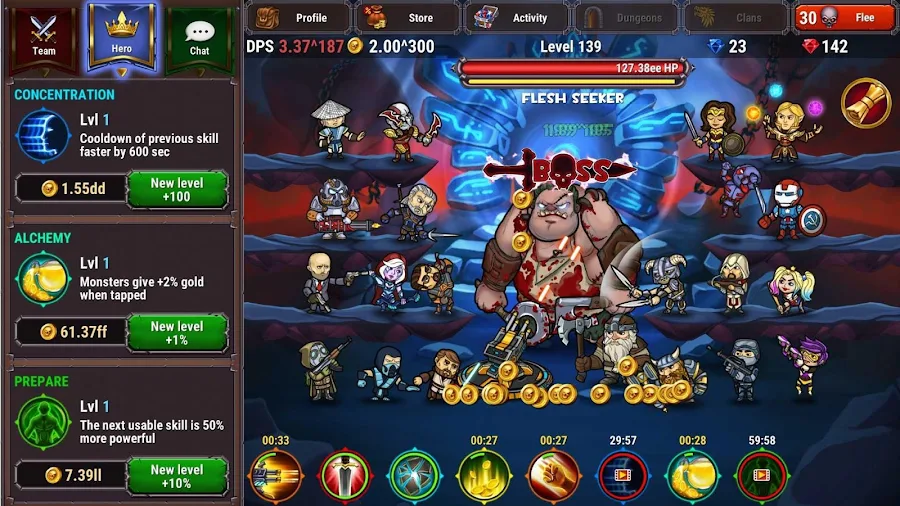Flee from the boss fight

tap(844, 17)
